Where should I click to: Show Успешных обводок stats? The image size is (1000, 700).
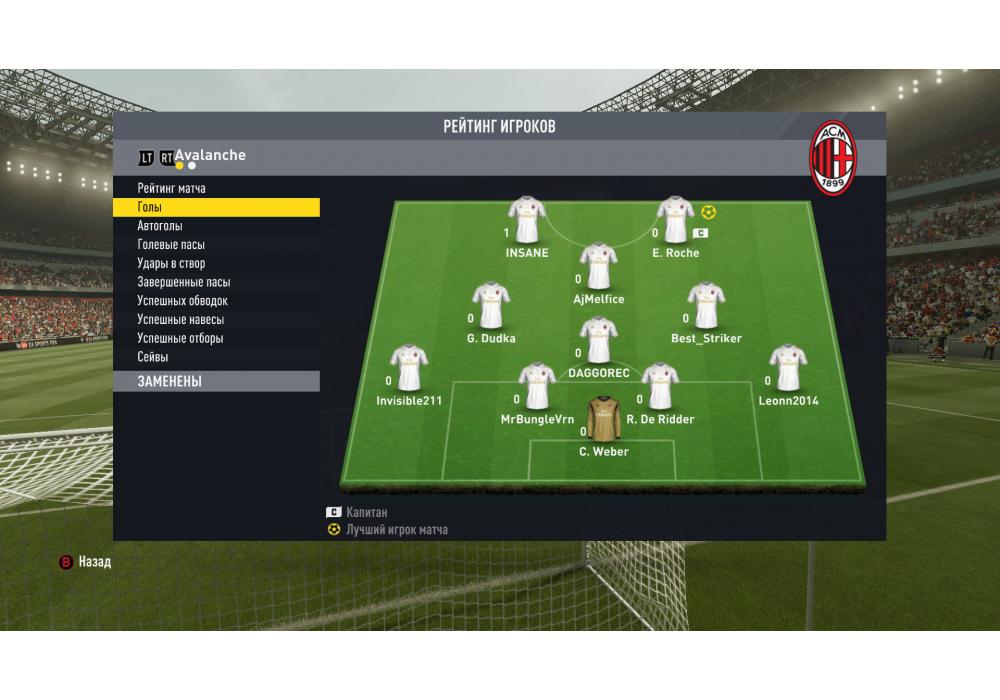pyautogui.click(x=183, y=301)
